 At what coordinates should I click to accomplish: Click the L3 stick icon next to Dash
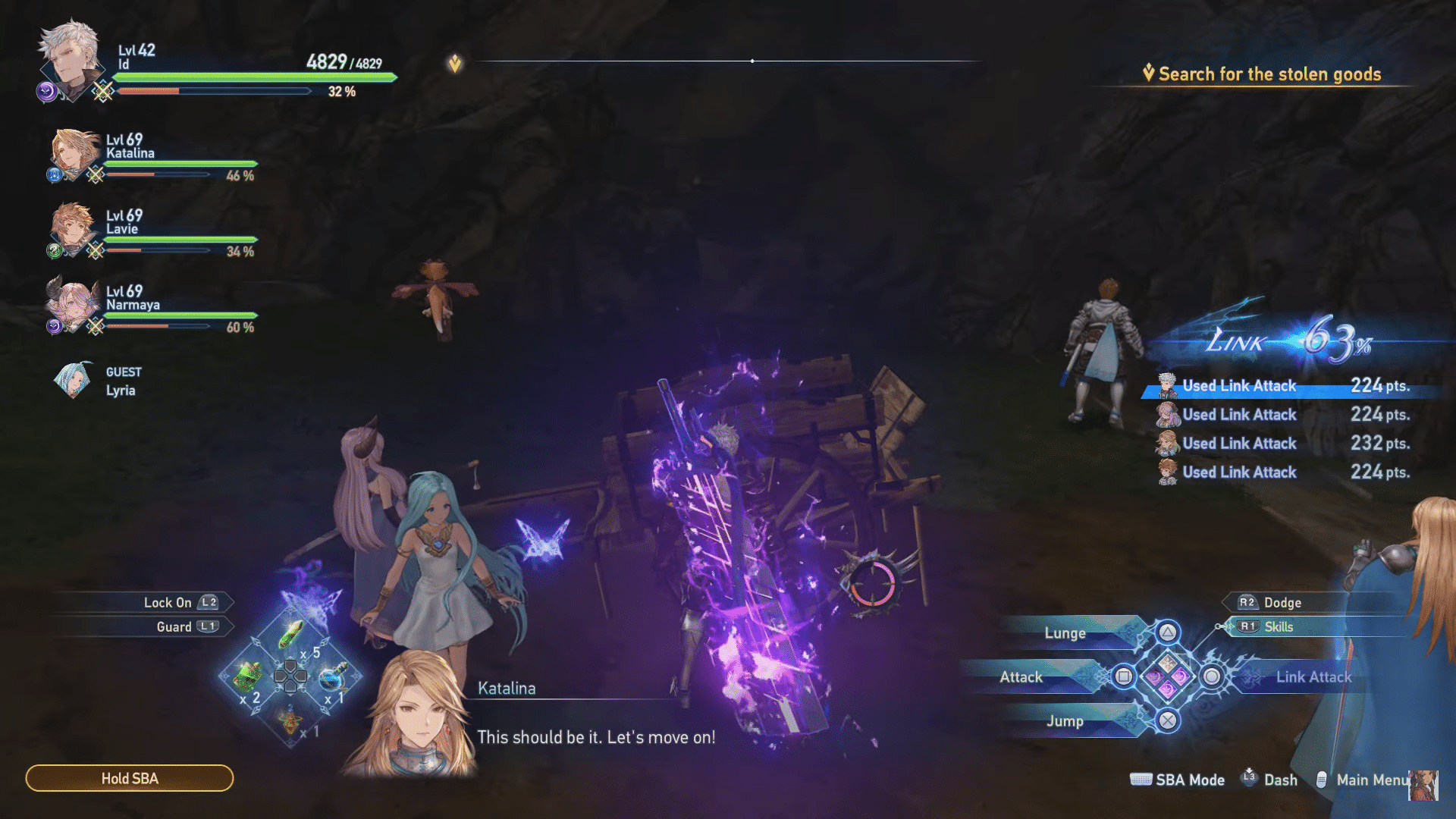(1250, 778)
